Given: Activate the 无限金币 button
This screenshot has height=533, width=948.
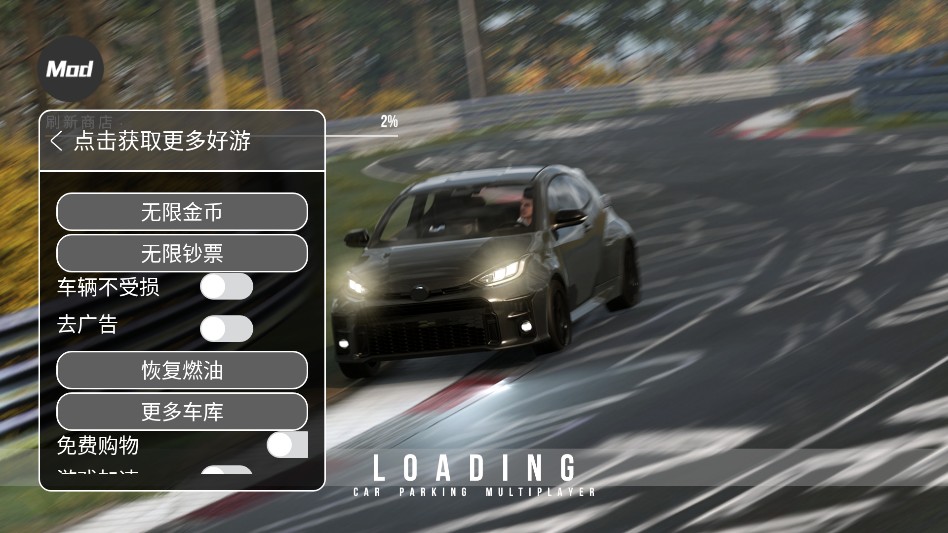Looking at the screenshot, I should tap(181, 212).
